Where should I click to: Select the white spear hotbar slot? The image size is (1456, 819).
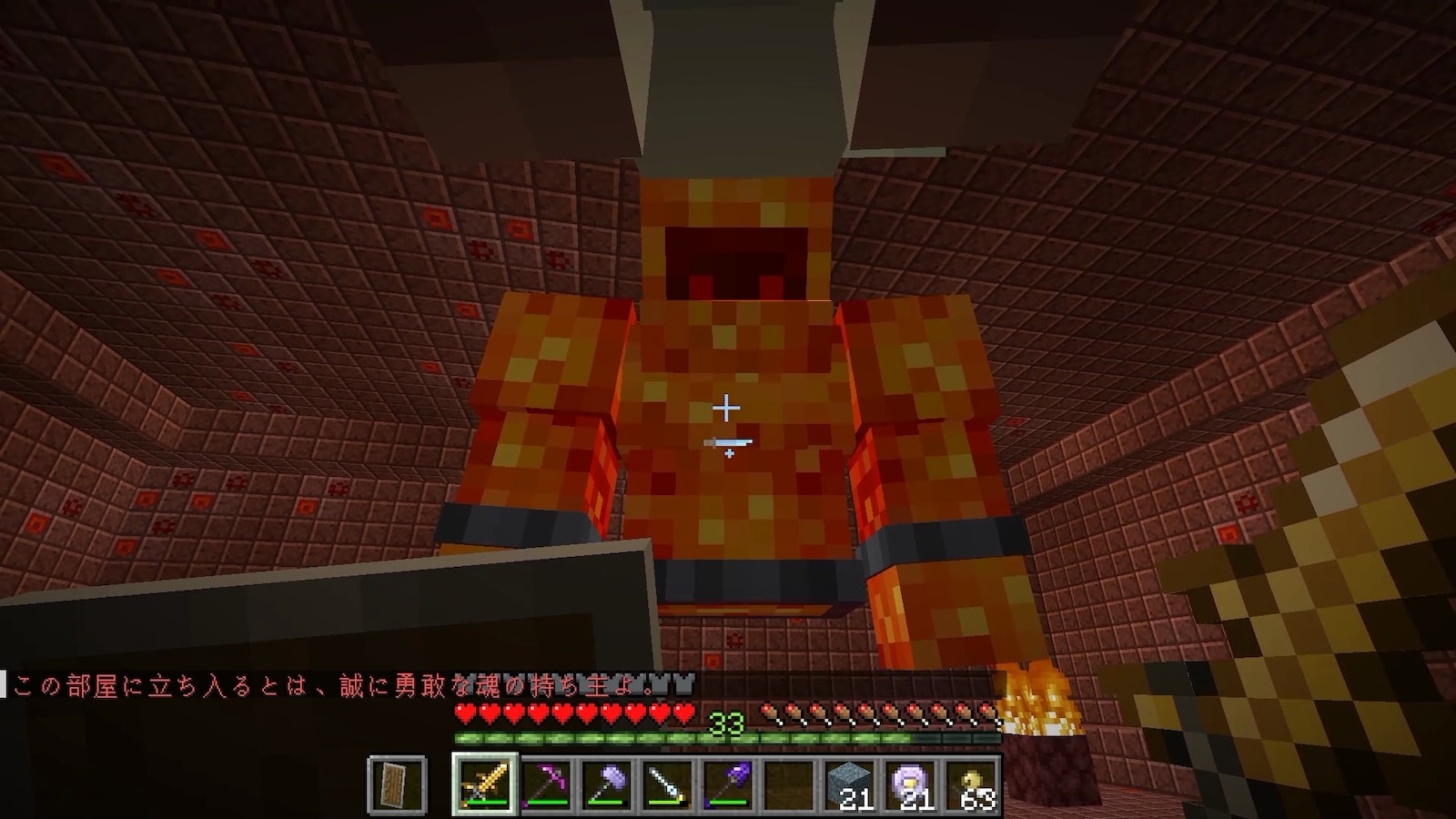pos(668,783)
